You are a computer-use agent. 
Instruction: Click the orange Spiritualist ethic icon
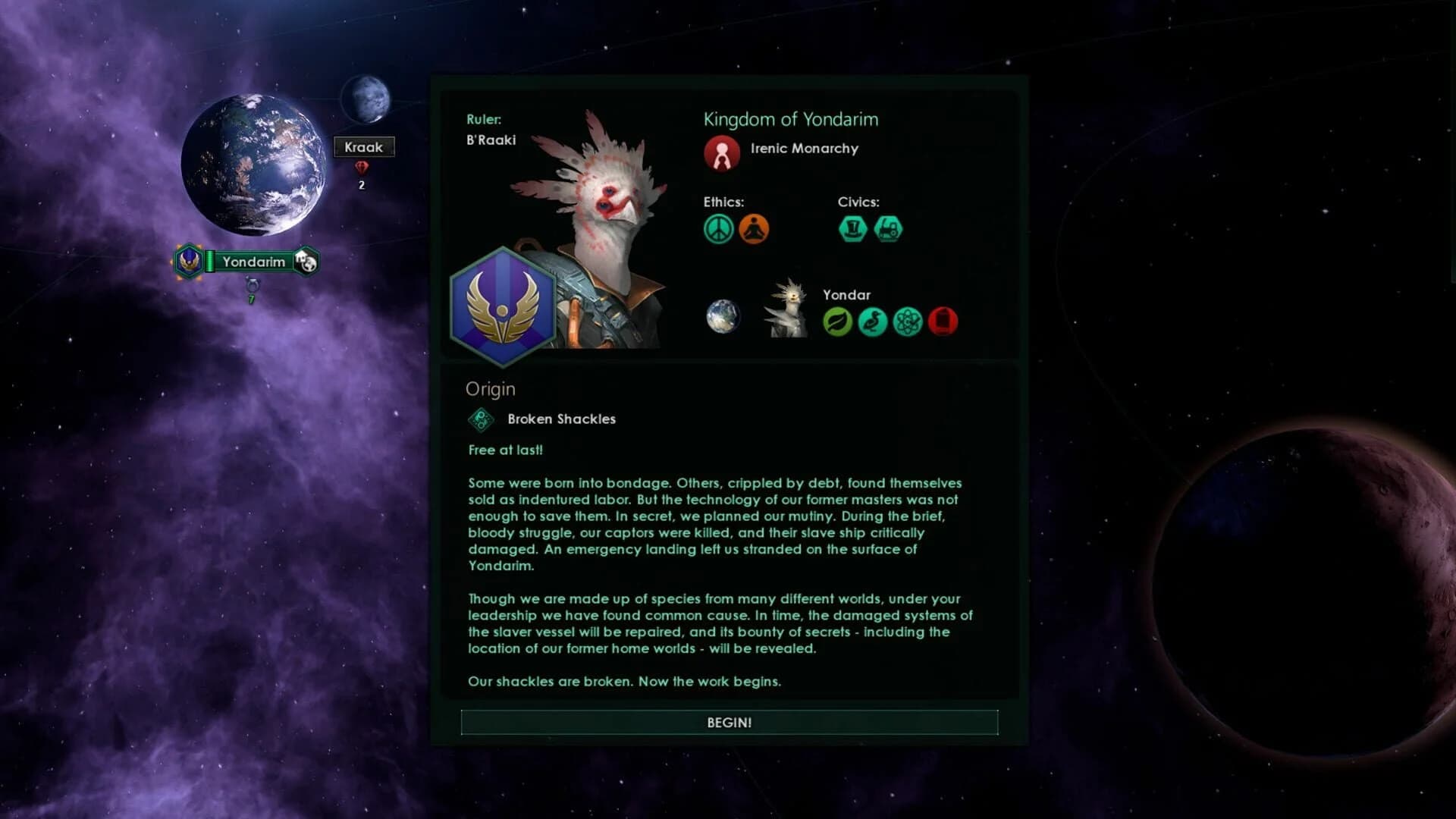point(752,227)
